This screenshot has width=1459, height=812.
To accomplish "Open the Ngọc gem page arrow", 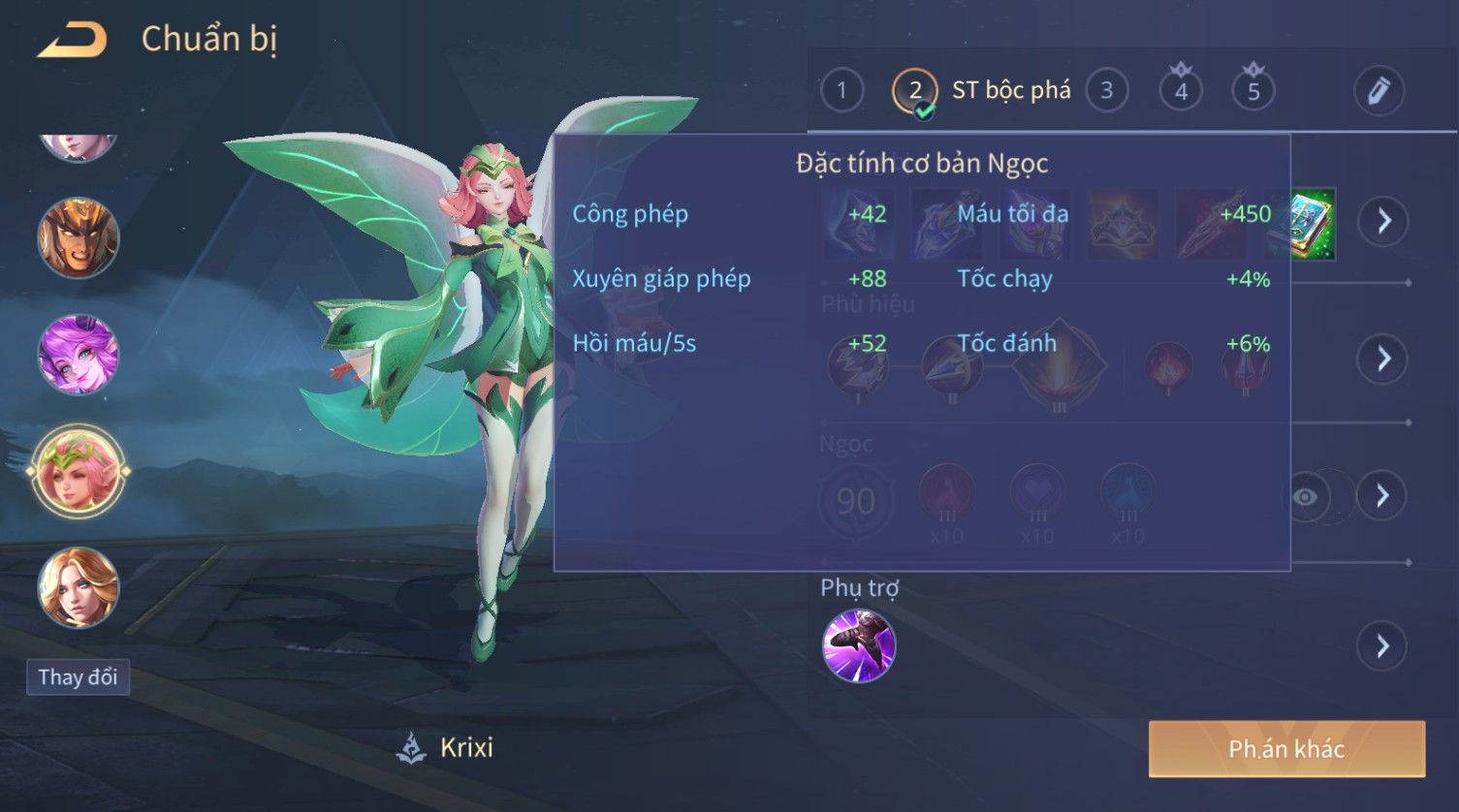I will (x=1383, y=496).
